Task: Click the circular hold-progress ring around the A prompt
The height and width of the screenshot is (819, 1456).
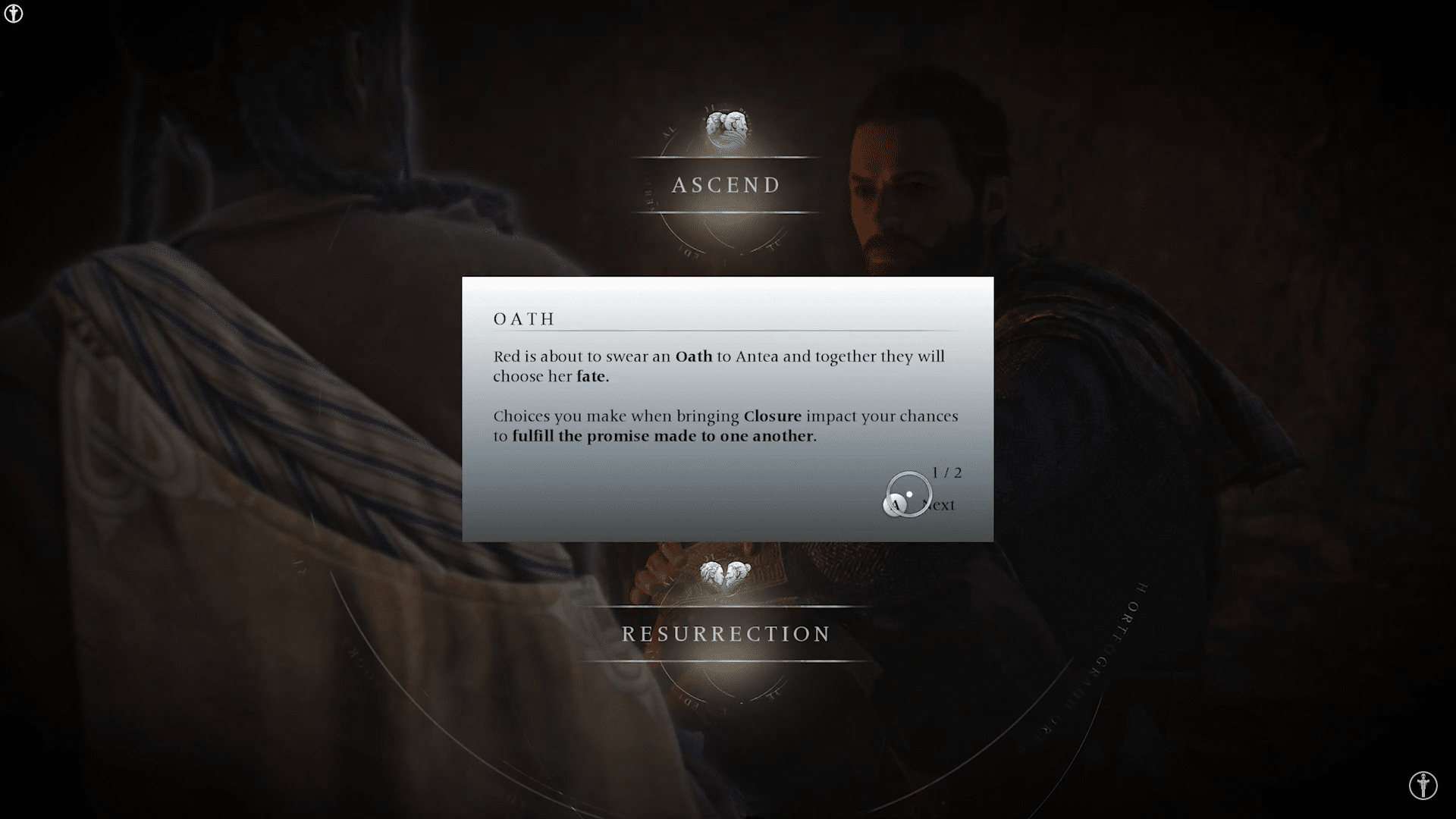Action: pyautogui.click(x=908, y=494)
